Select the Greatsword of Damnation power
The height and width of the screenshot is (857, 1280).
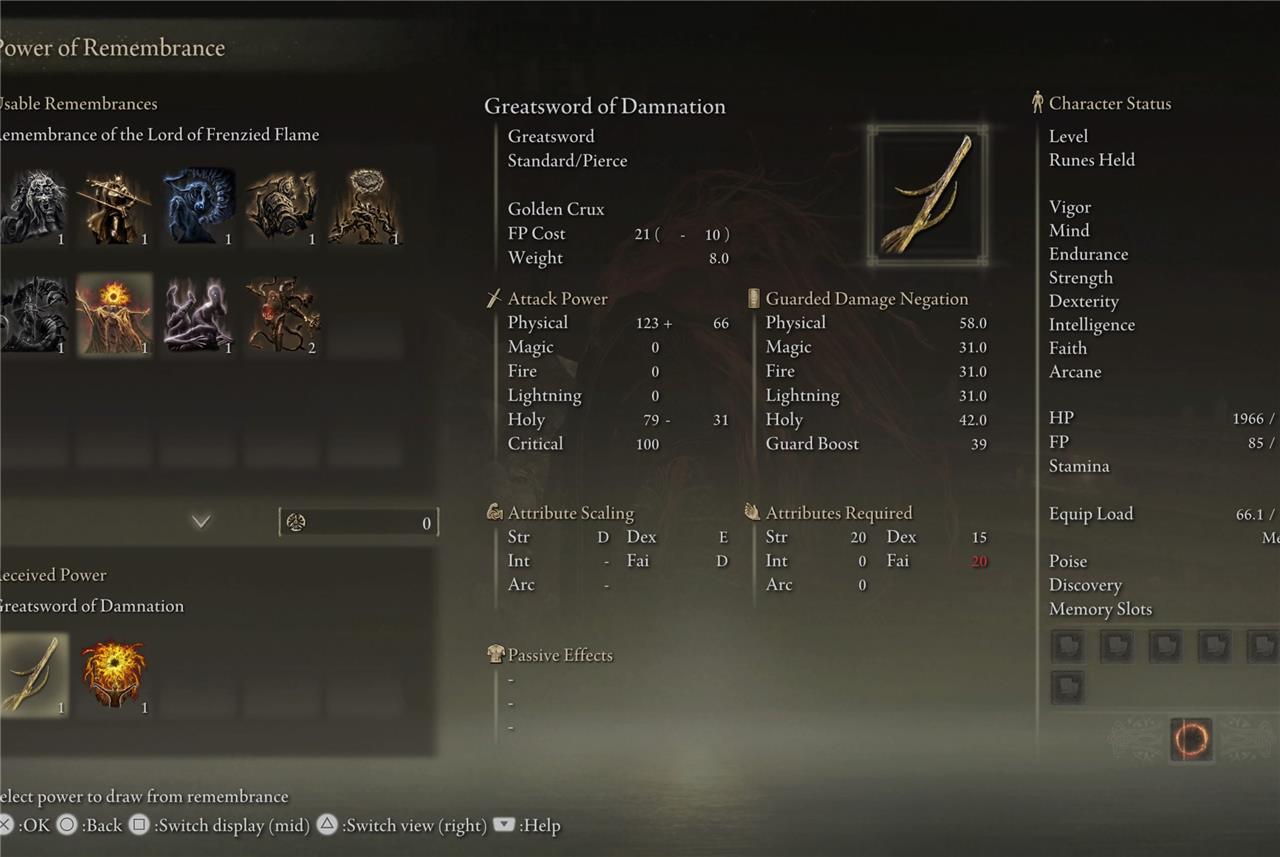34,674
